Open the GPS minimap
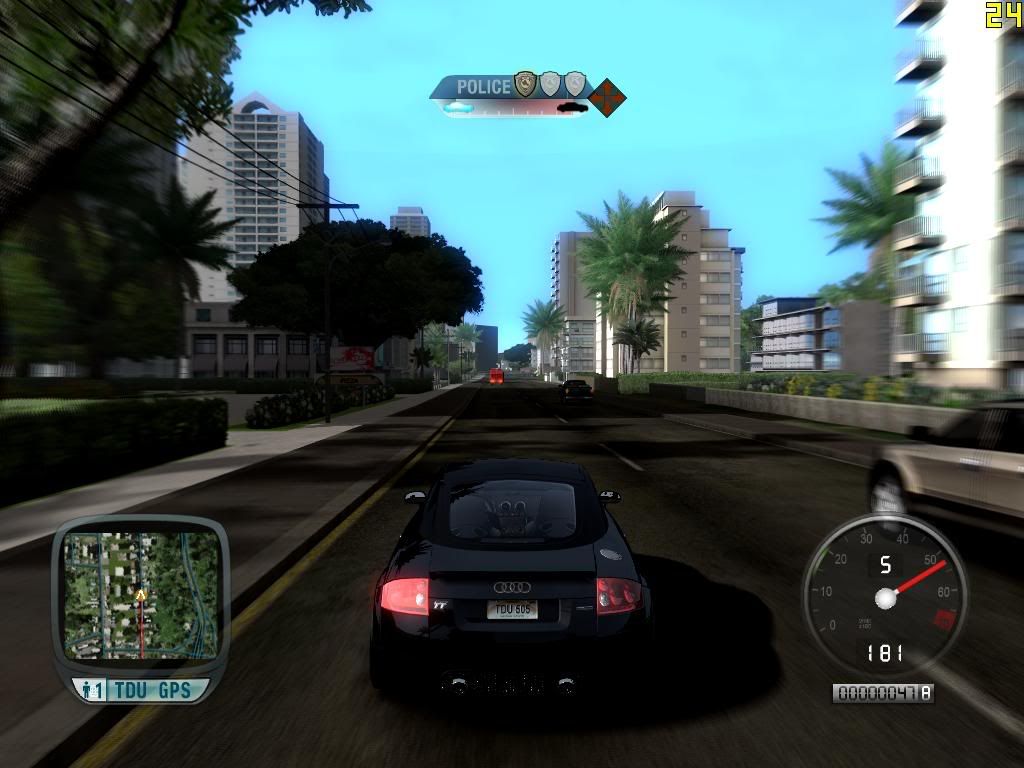 (x=141, y=595)
